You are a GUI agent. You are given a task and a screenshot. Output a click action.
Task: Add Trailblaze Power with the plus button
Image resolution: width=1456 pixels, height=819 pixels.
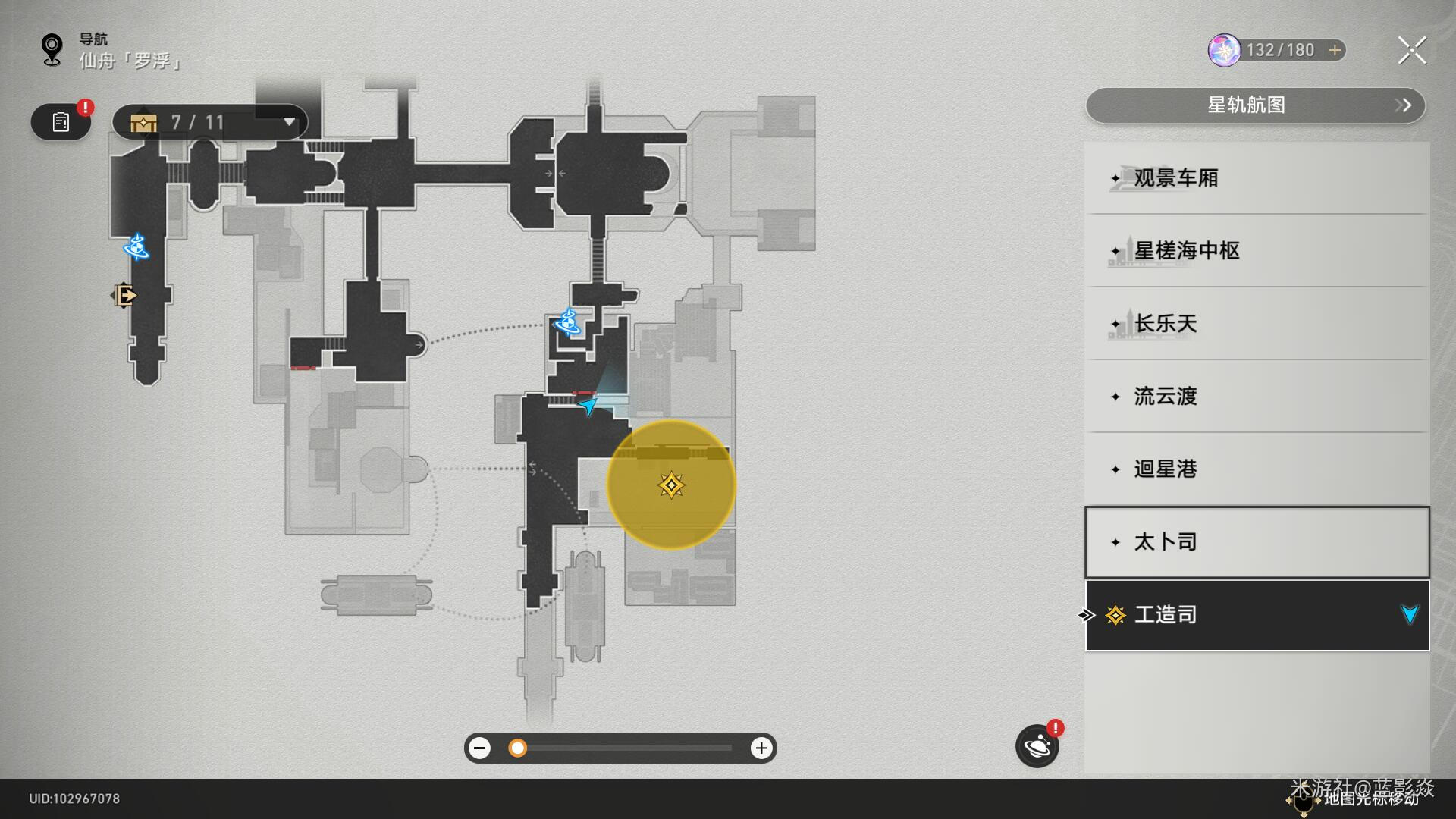[x=1335, y=51]
